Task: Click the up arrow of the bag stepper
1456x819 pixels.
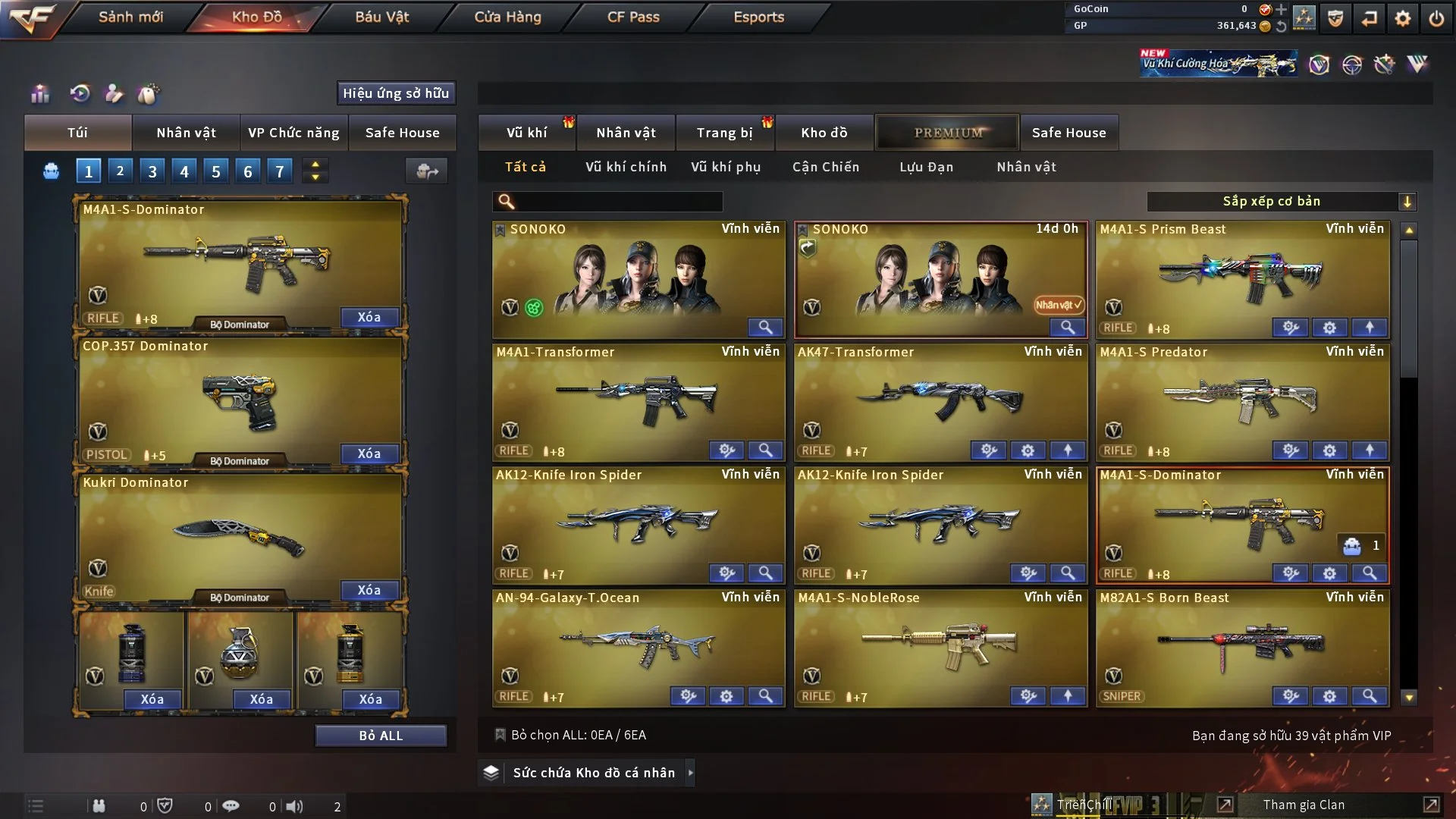Action: pyautogui.click(x=315, y=165)
